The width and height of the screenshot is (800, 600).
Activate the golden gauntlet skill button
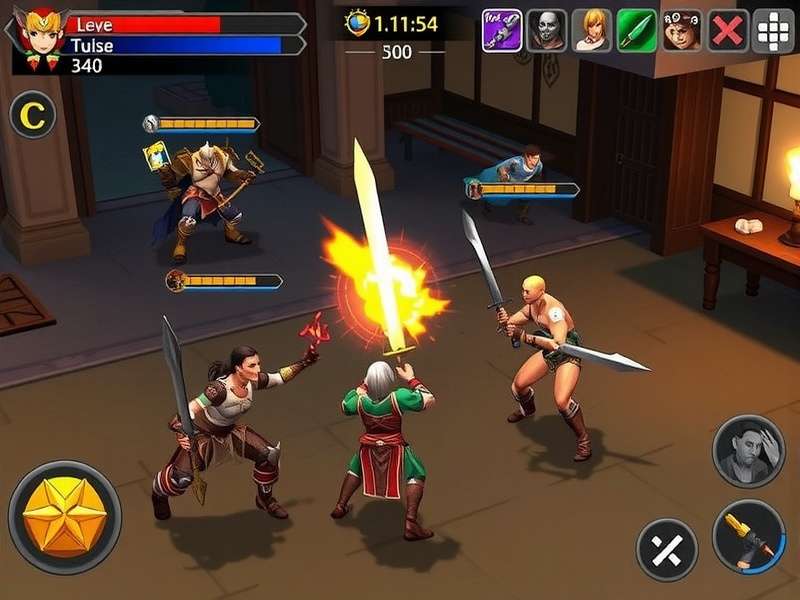[x=748, y=537]
